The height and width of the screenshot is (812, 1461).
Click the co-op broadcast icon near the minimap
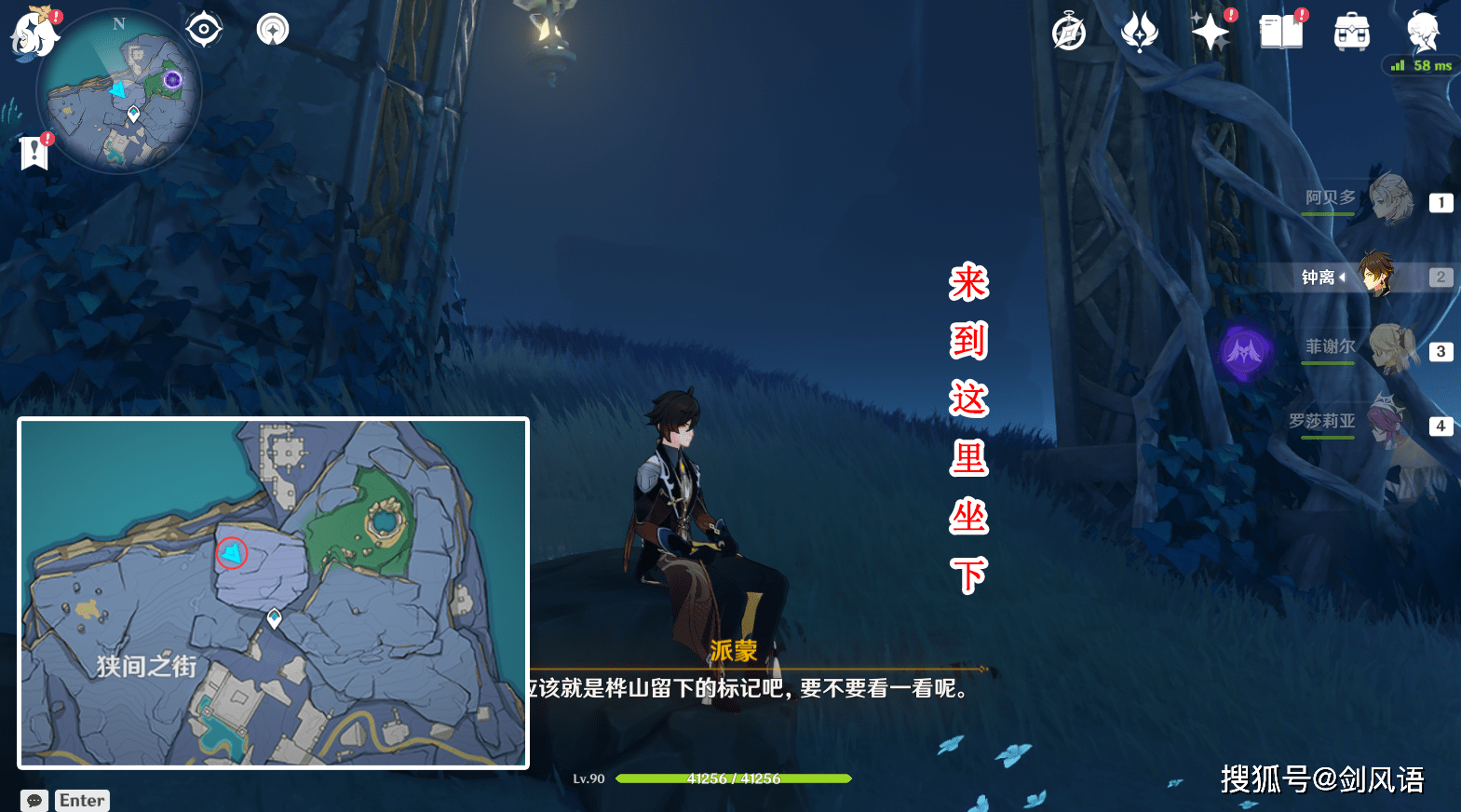tap(272, 28)
